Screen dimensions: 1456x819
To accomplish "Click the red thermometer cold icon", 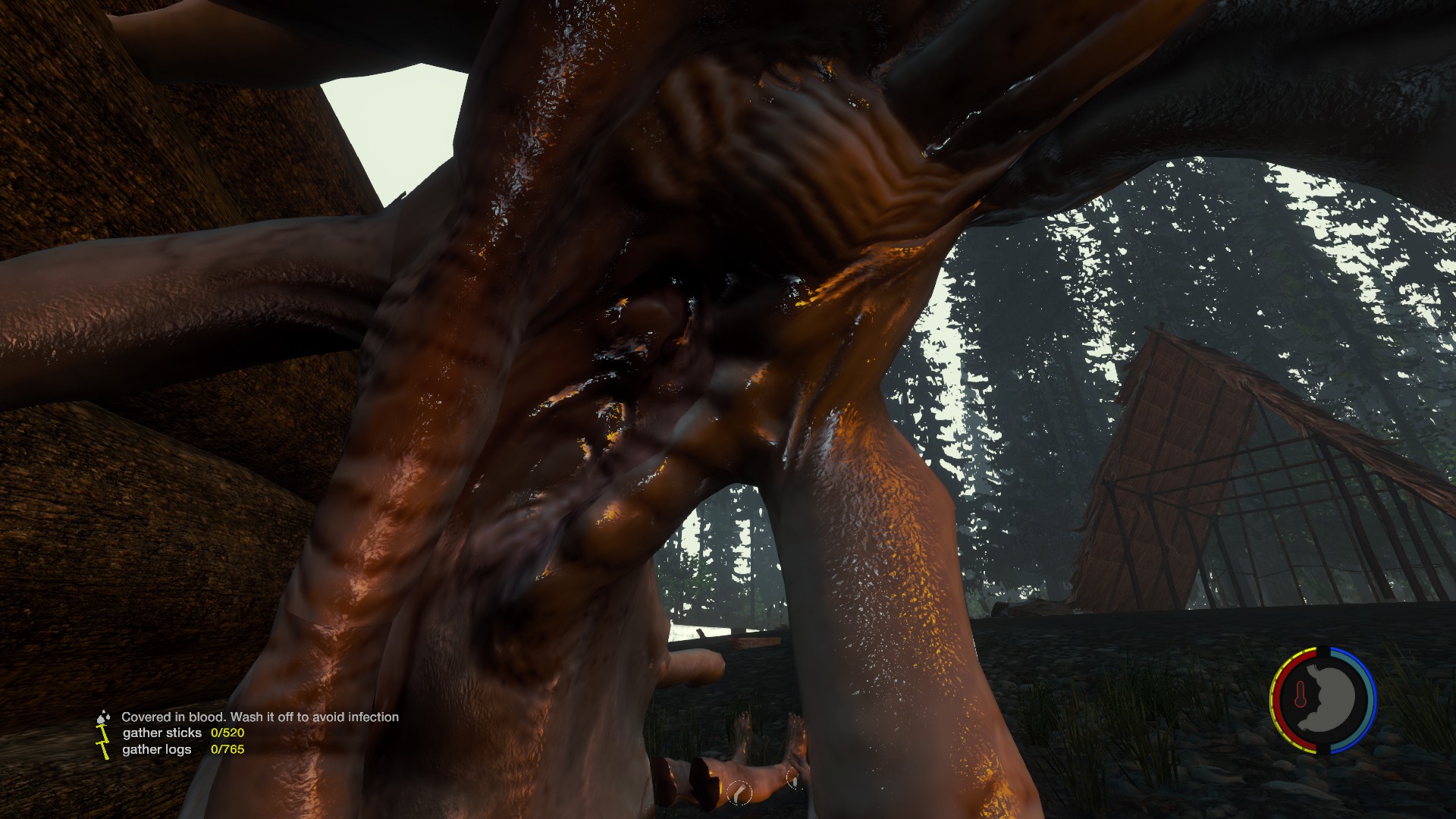I will (1300, 695).
